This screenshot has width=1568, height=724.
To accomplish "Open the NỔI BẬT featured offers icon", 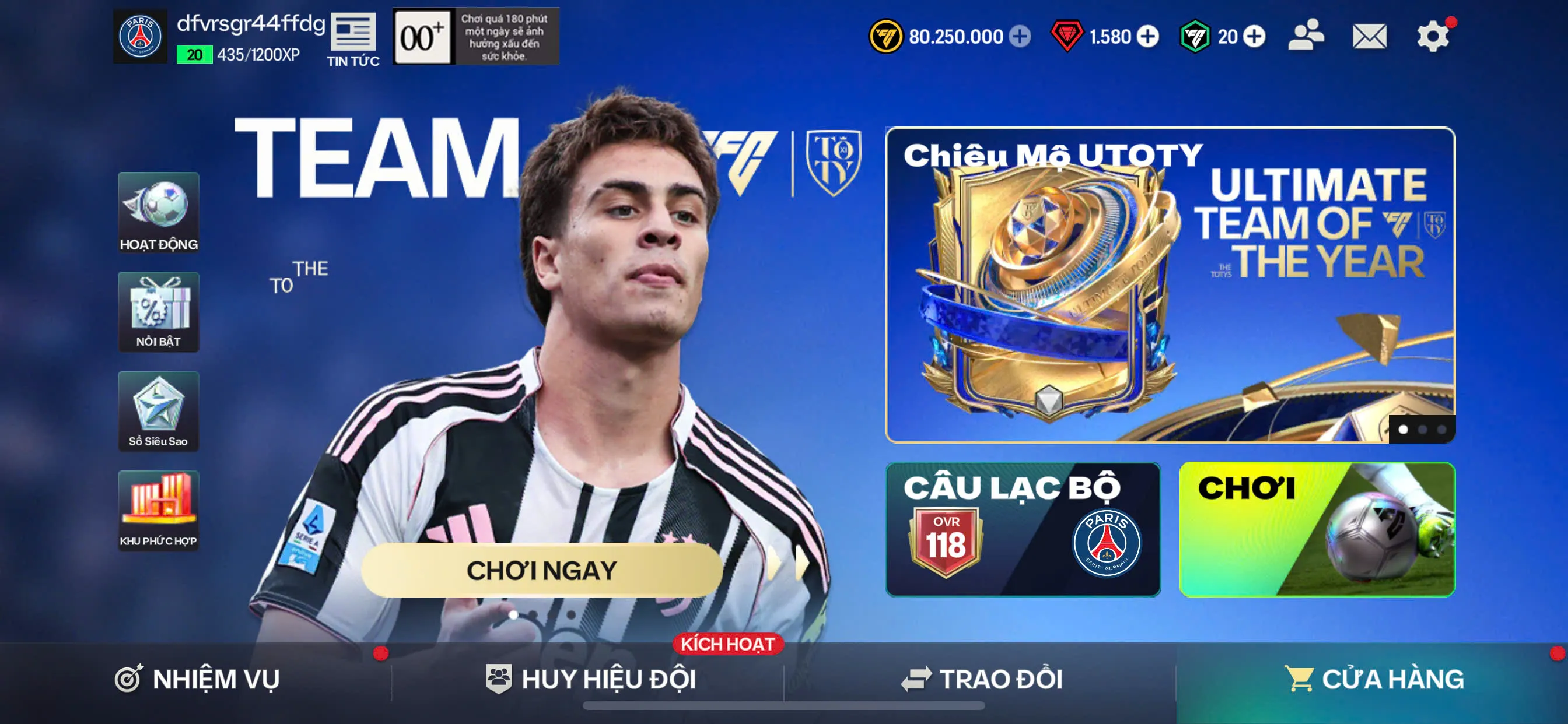I will (x=158, y=312).
